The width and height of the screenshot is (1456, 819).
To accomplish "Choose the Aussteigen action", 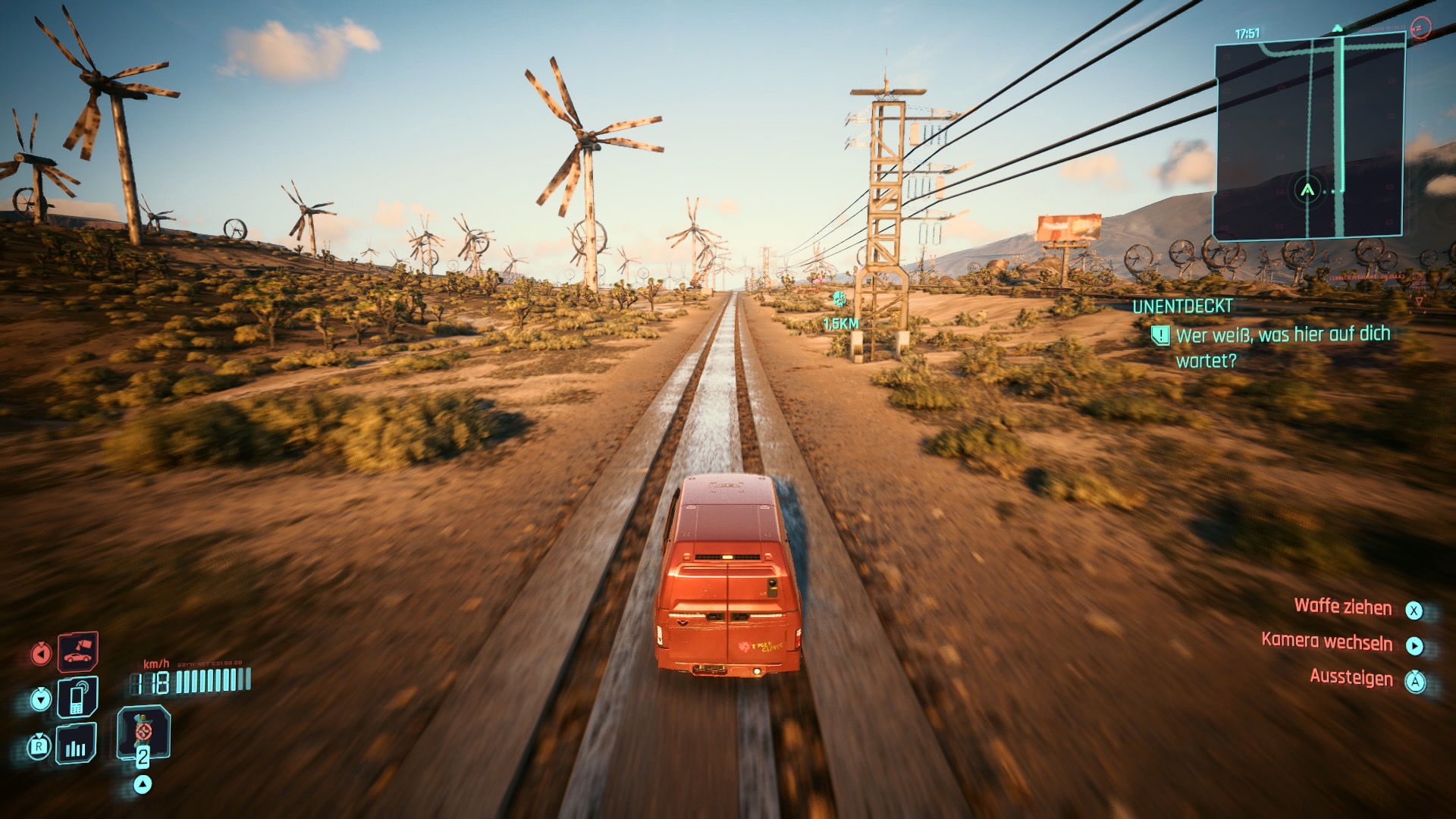I will coord(1351,678).
